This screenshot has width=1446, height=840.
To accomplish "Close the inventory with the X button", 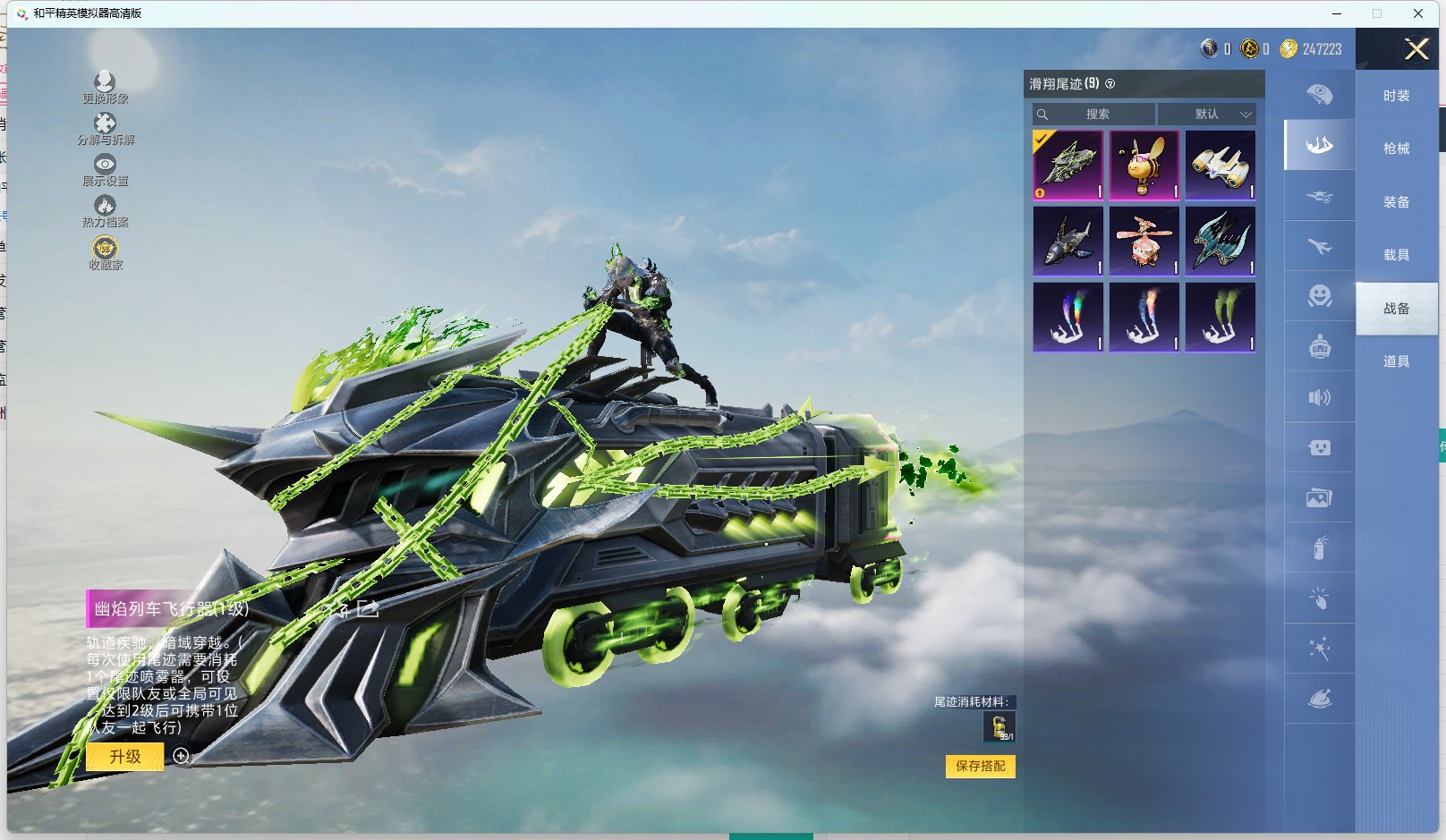I will point(1416,49).
